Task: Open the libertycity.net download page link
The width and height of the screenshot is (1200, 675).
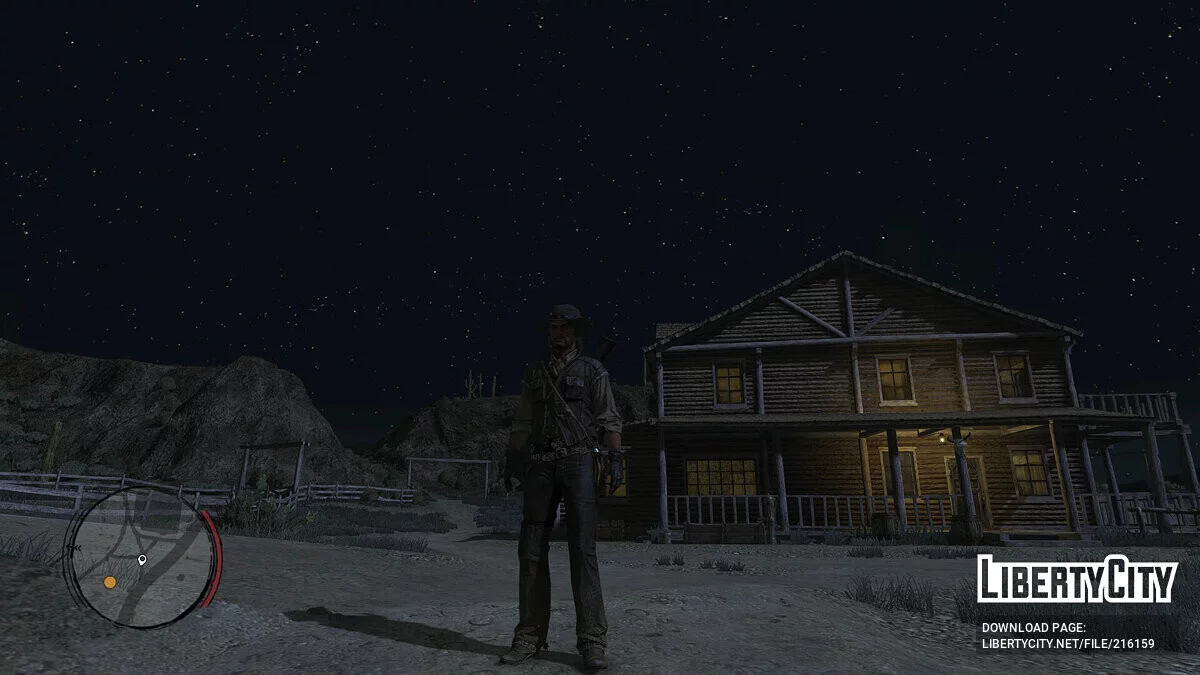Action: point(1068,644)
